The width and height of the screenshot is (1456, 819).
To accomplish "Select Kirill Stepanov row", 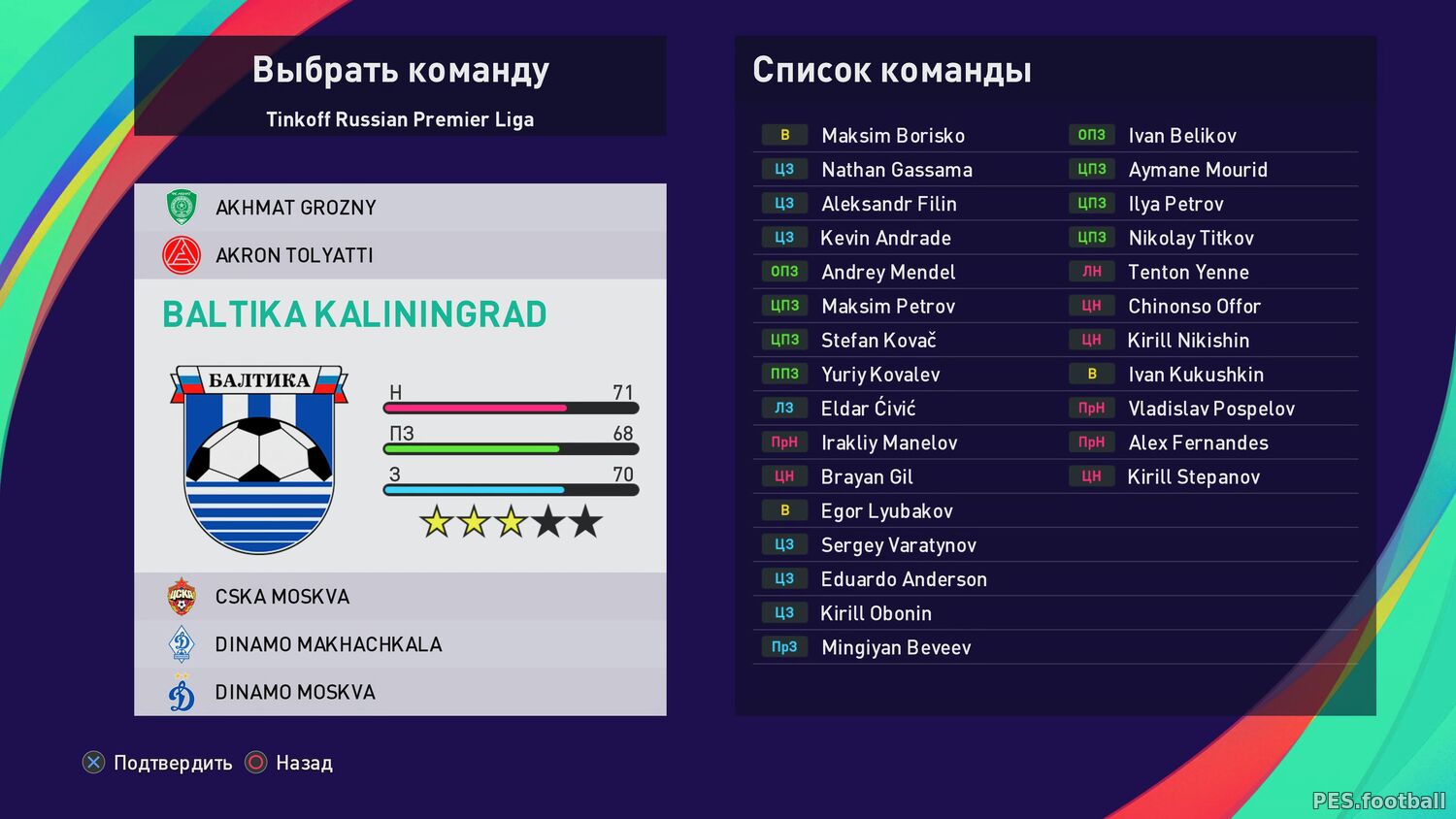I will (x=1193, y=477).
